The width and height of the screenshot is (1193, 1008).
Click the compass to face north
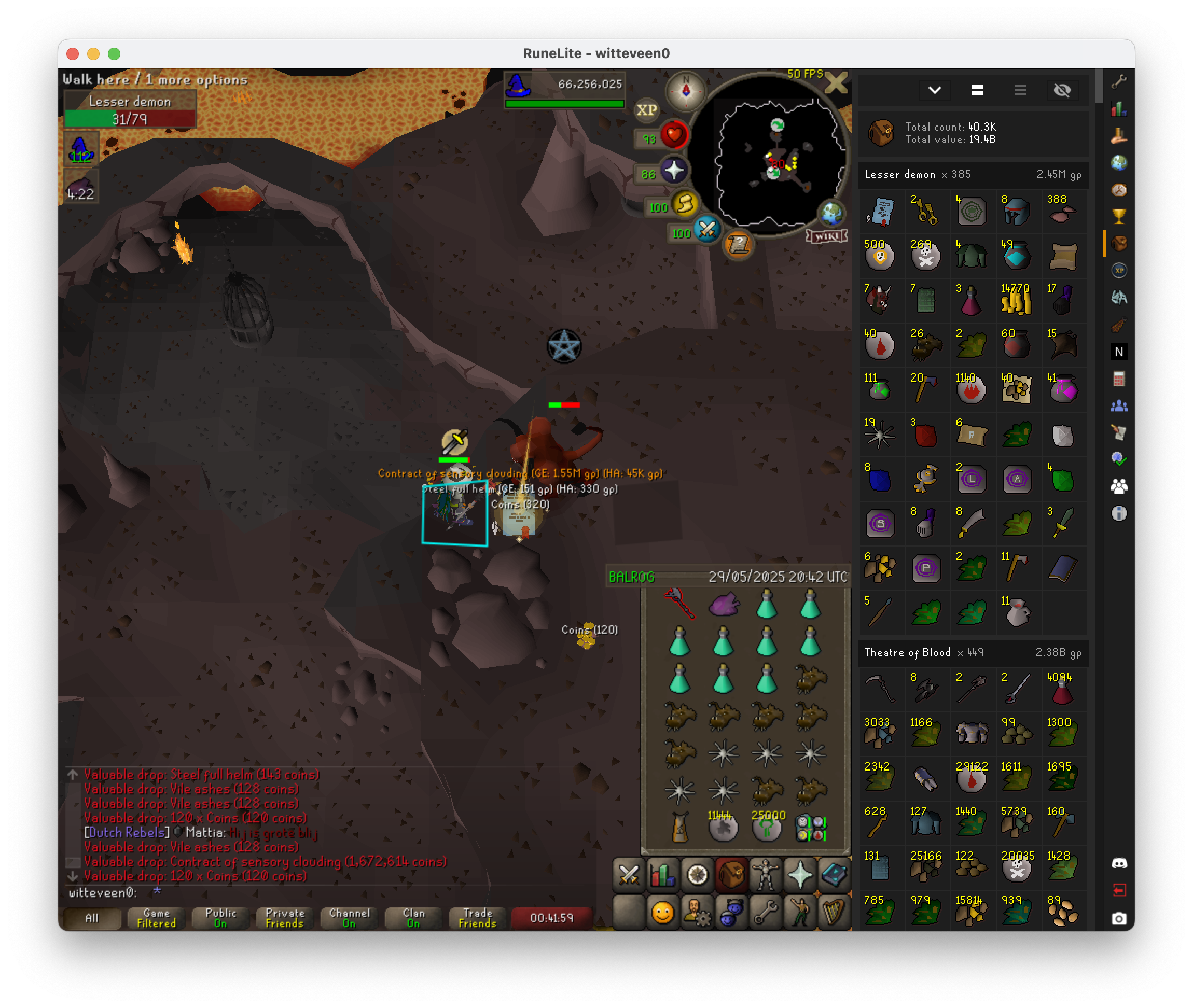(x=686, y=90)
